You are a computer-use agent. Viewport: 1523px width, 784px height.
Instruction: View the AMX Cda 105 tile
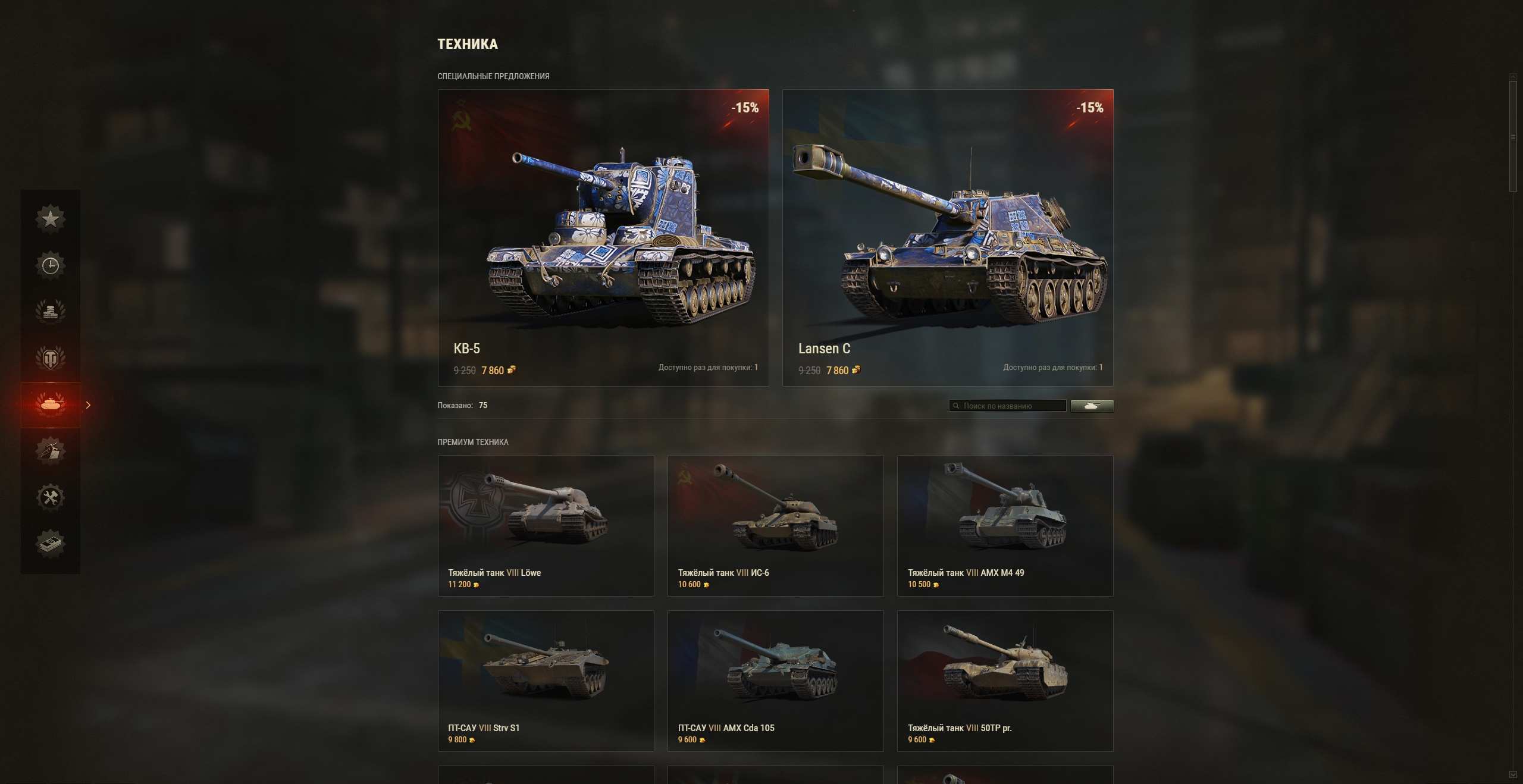[x=775, y=680]
